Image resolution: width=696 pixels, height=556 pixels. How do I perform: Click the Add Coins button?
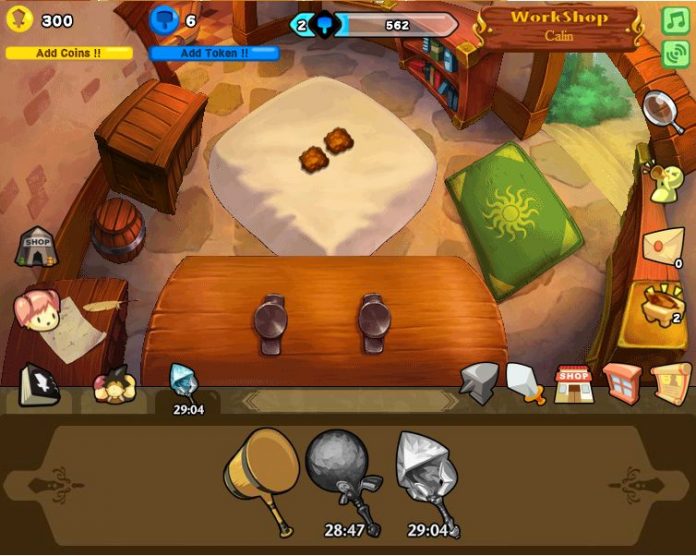(68, 53)
